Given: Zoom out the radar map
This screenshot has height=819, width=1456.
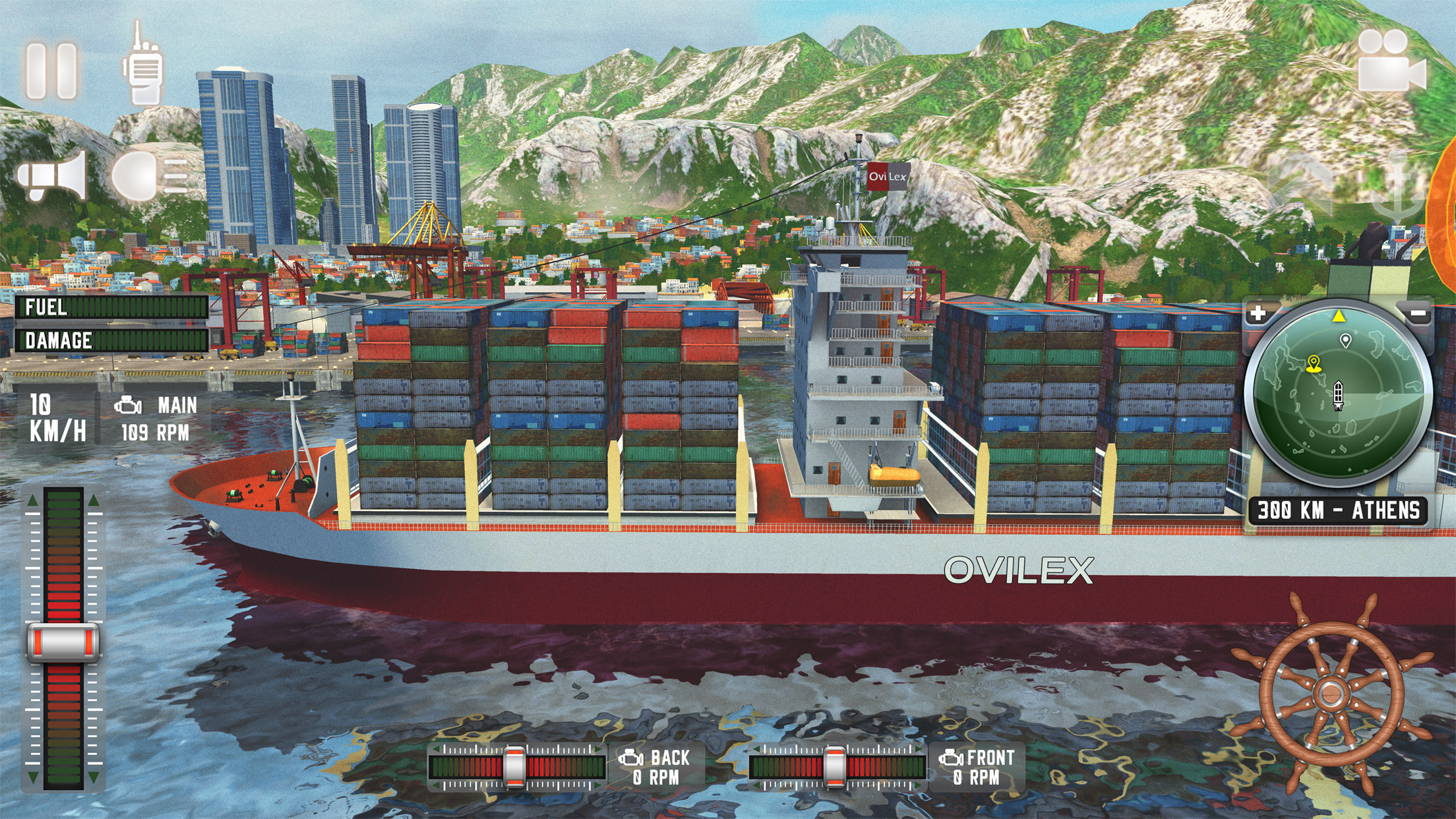Looking at the screenshot, I should point(1418,314).
